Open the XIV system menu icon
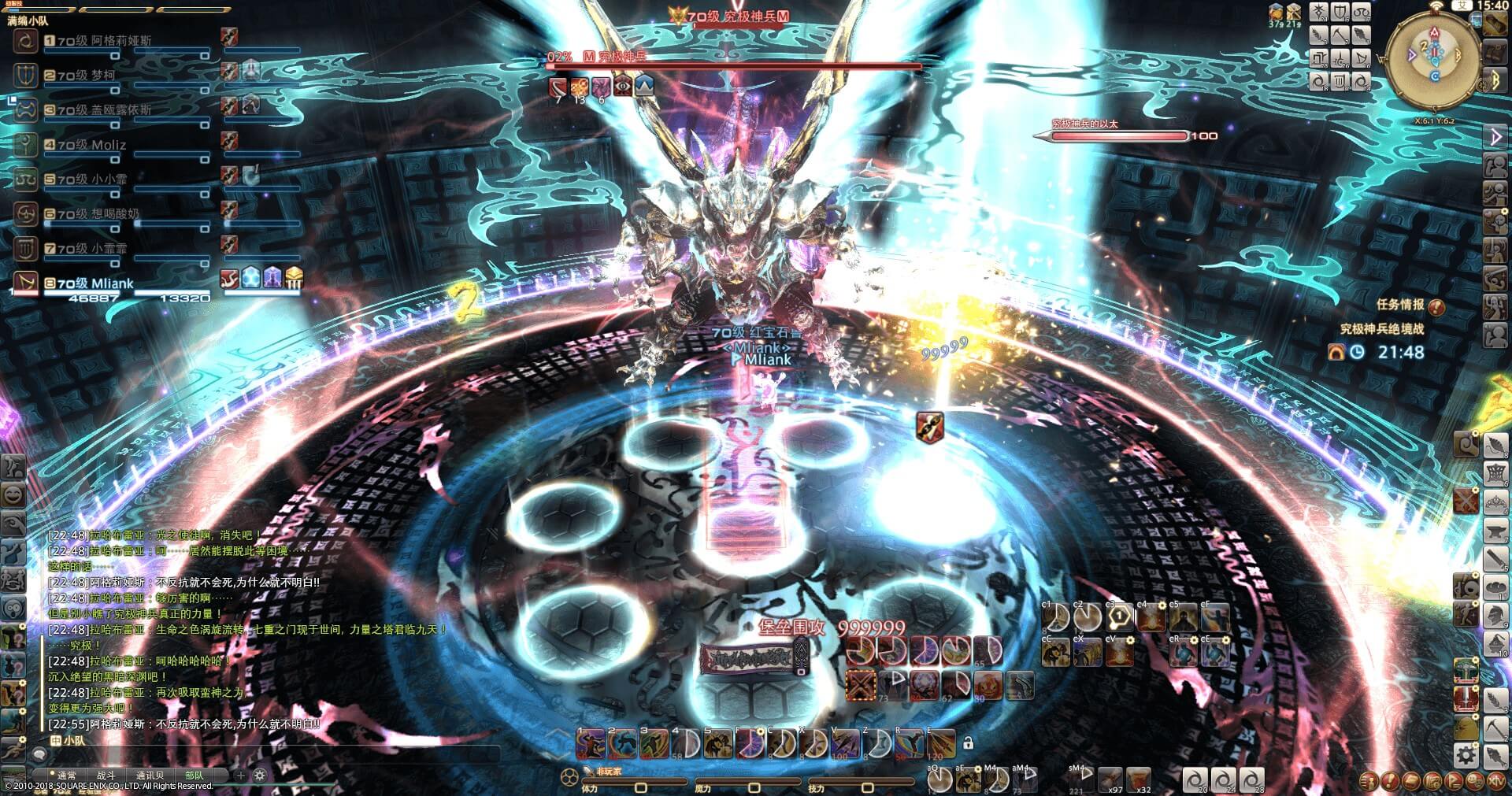This screenshot has width=1512, height=796. tap(1494, 781)
